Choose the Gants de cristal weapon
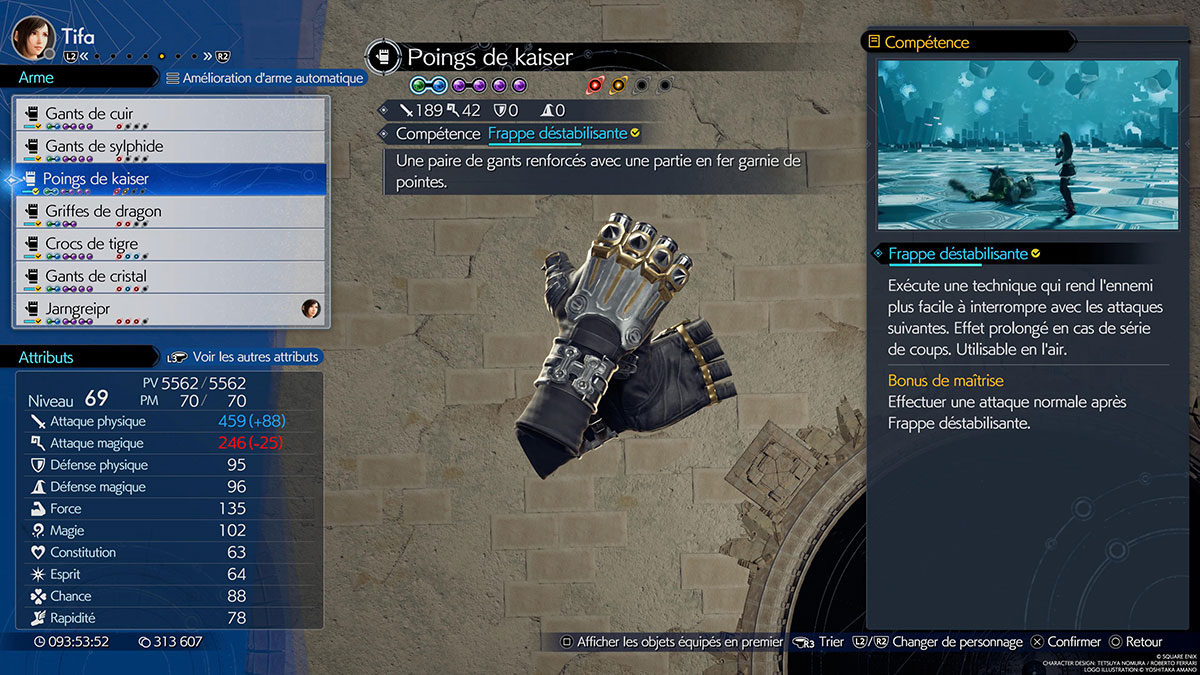1200x675 pixels. pyautogui.click(x=170, y=277)
